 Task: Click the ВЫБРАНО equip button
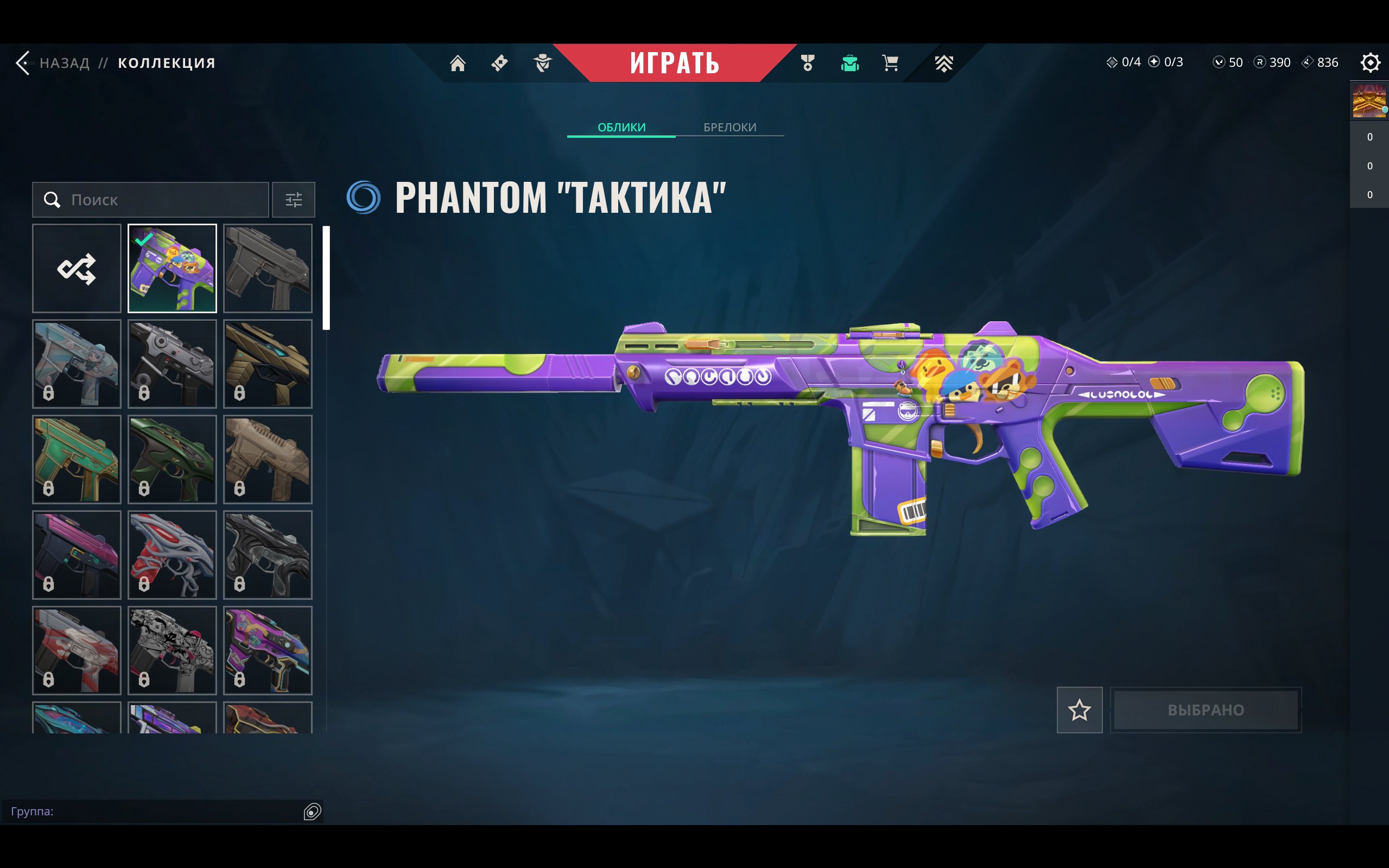1206,710
